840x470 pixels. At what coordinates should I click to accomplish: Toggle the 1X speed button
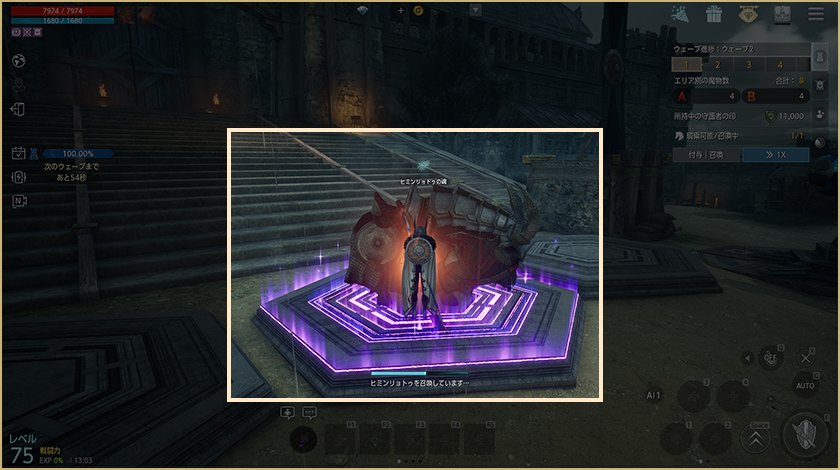tap(774, 155)
